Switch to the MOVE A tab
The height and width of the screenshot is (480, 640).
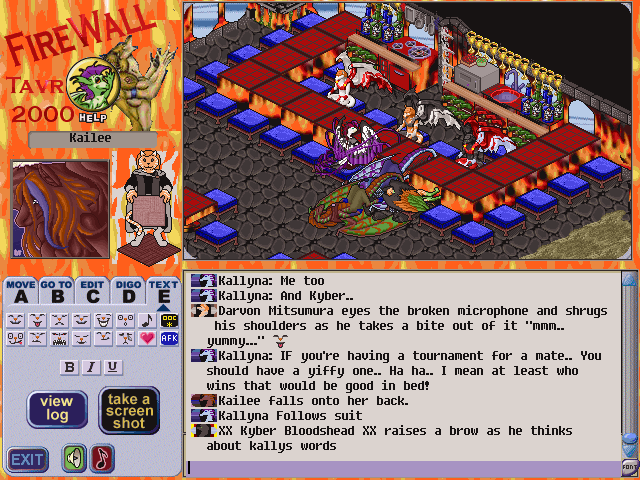tap(21, 291)
